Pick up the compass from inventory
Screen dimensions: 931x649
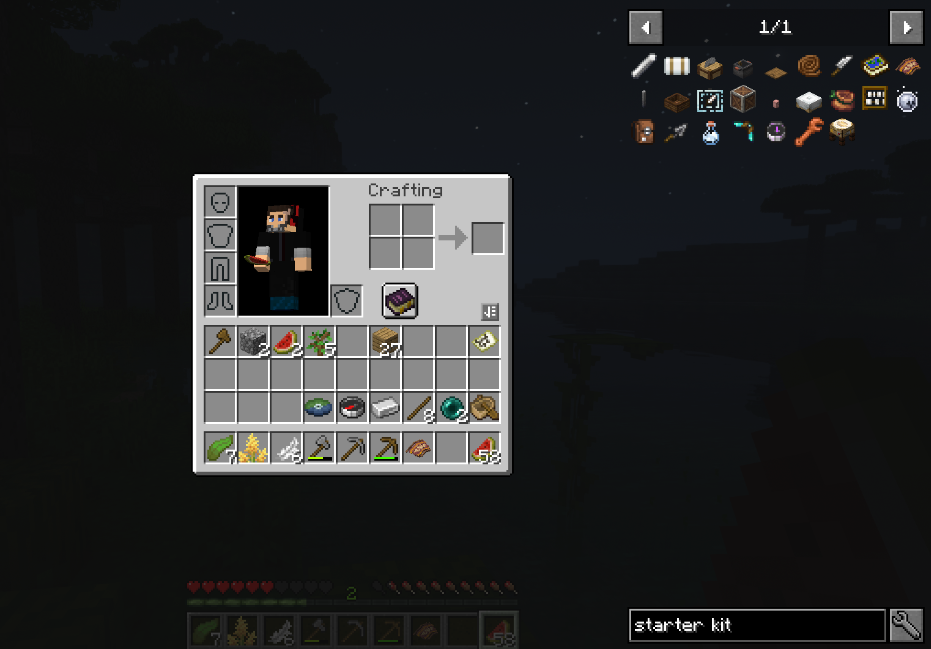[x=352, y=408]
